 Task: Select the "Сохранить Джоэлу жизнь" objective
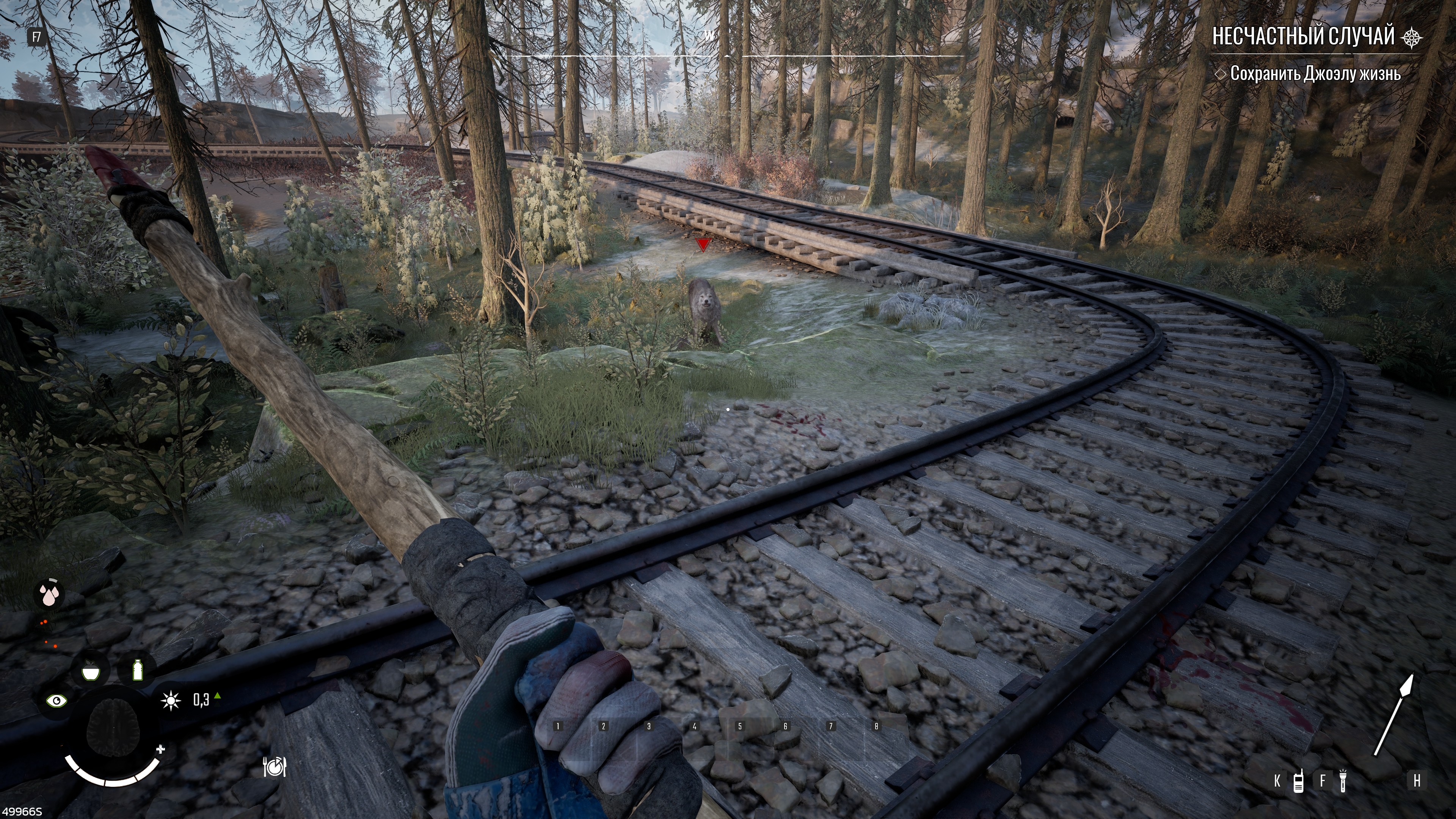tap(1315, 74)
